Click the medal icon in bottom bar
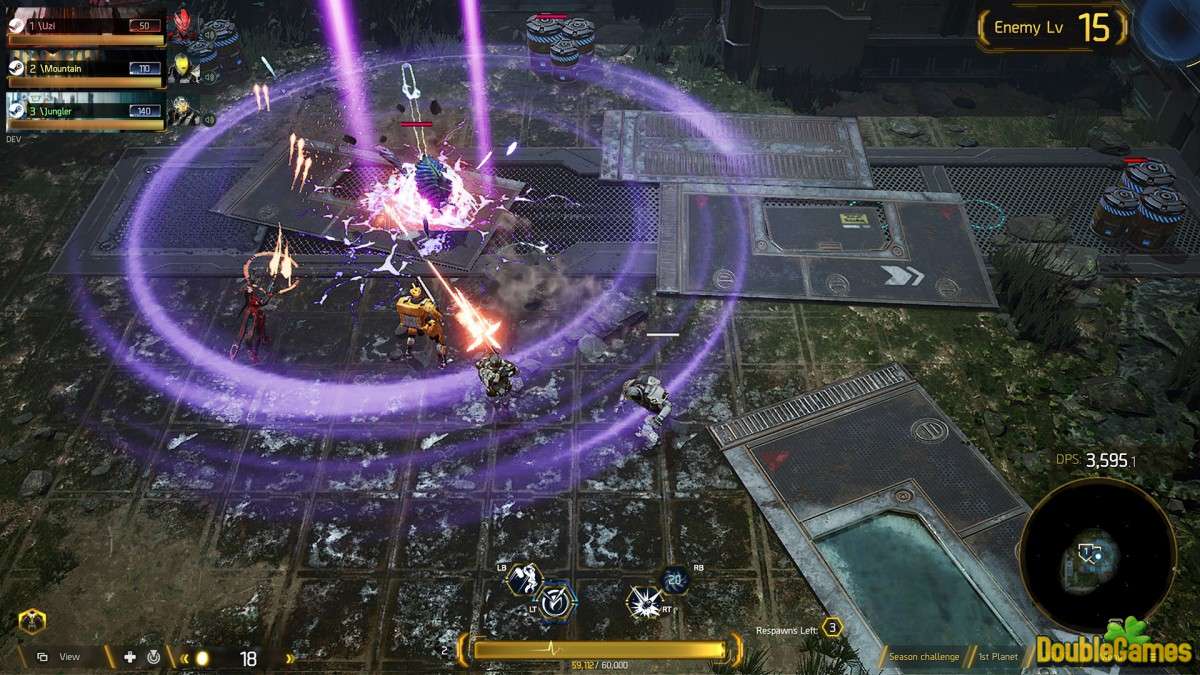Image resolution: width=1200 pixels, height=675 pixels. click(x=153, y=657)
